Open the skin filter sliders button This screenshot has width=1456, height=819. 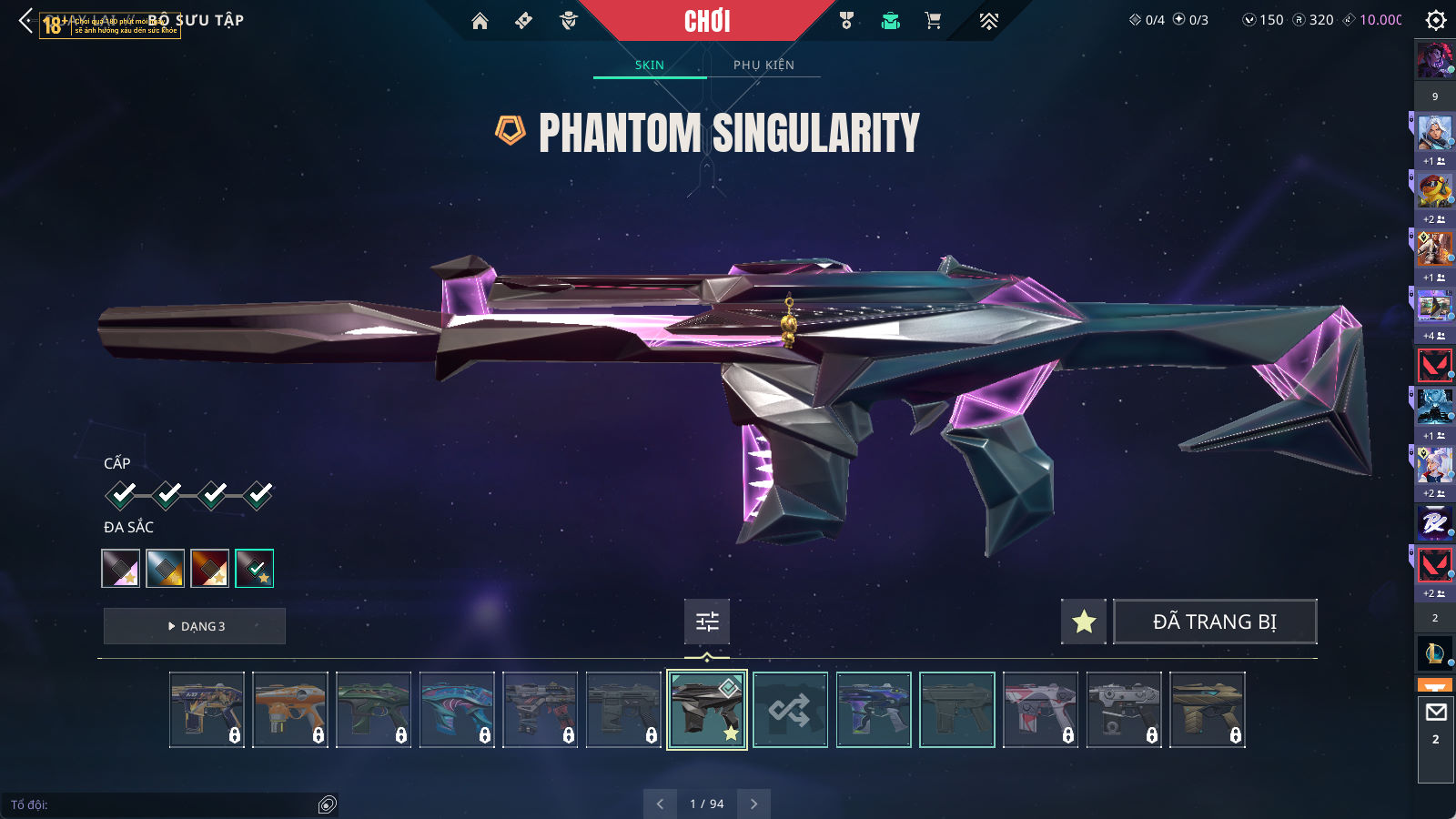pyautogui.click(x=707, y=622)
